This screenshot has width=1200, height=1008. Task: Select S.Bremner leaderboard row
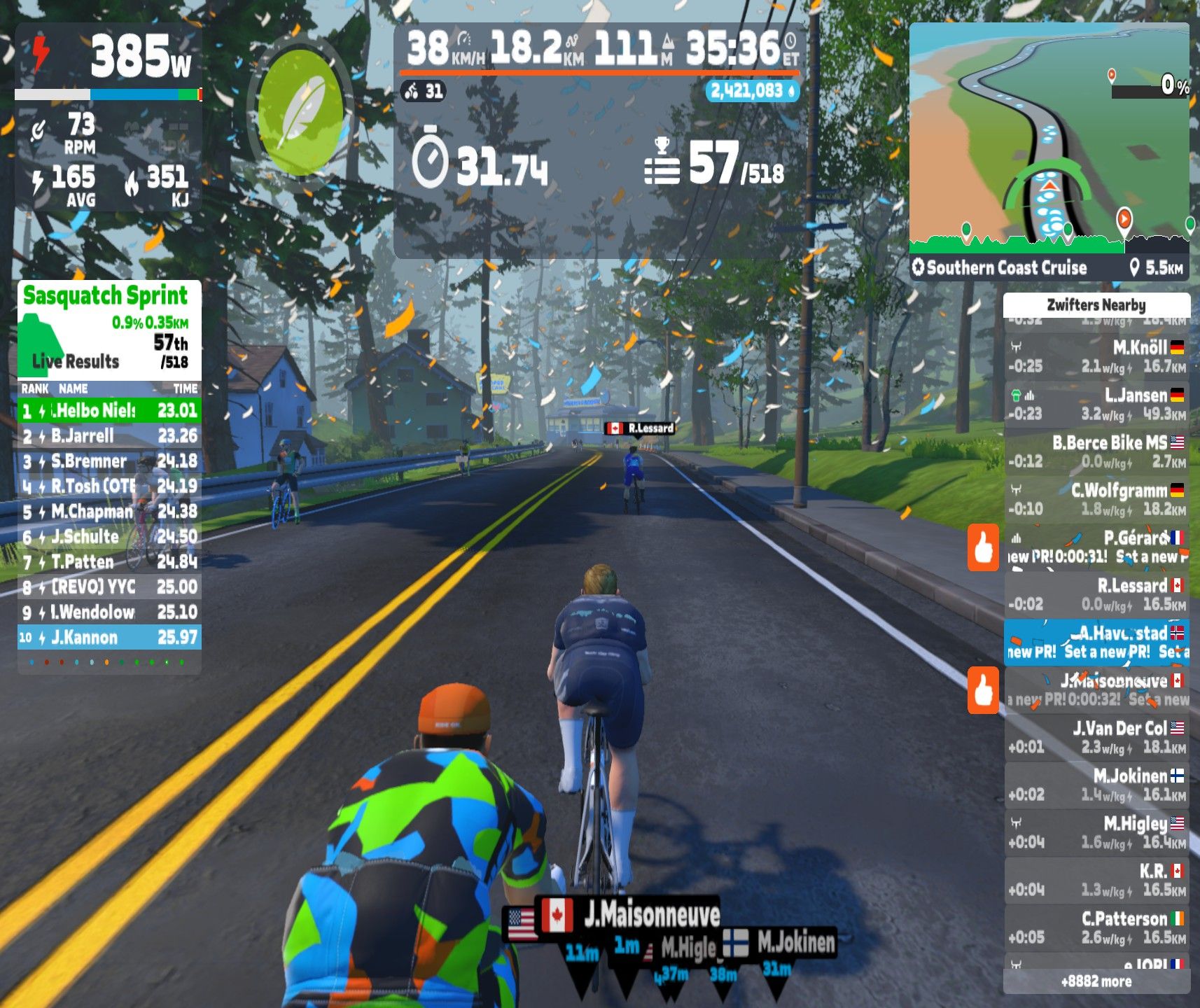(109, 461)
